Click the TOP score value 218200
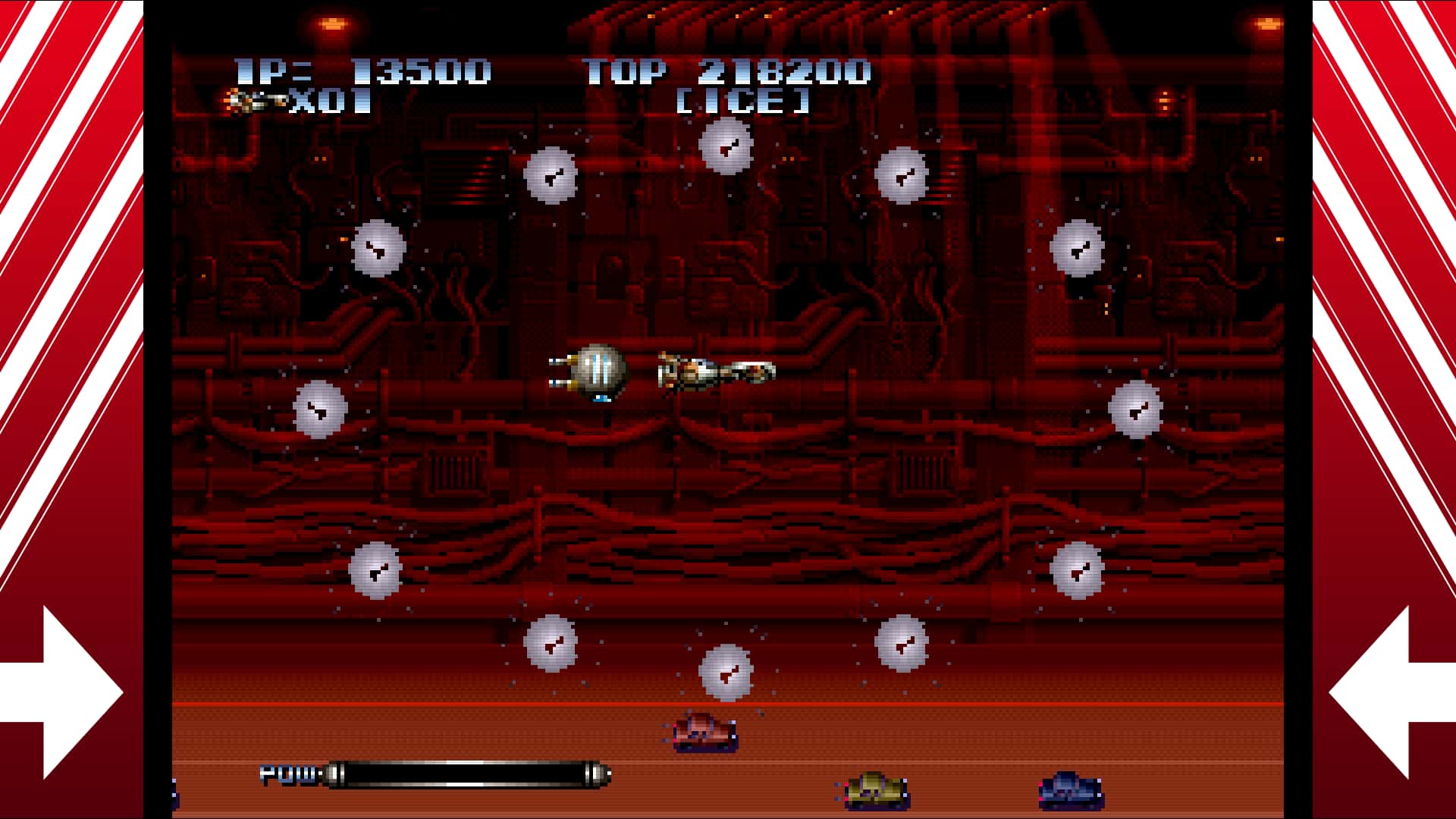 click(x=785, y=72)
